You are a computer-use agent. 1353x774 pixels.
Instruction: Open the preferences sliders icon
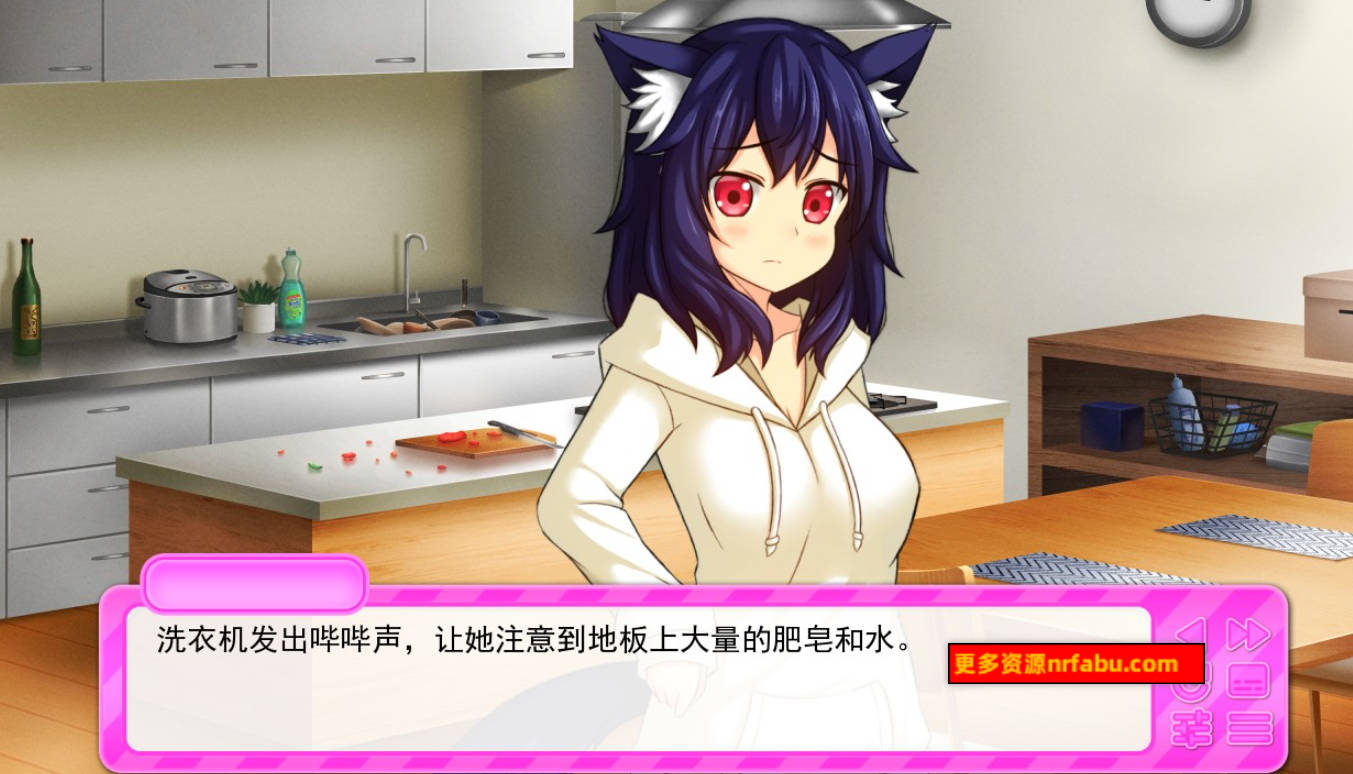pos(1192,730)
